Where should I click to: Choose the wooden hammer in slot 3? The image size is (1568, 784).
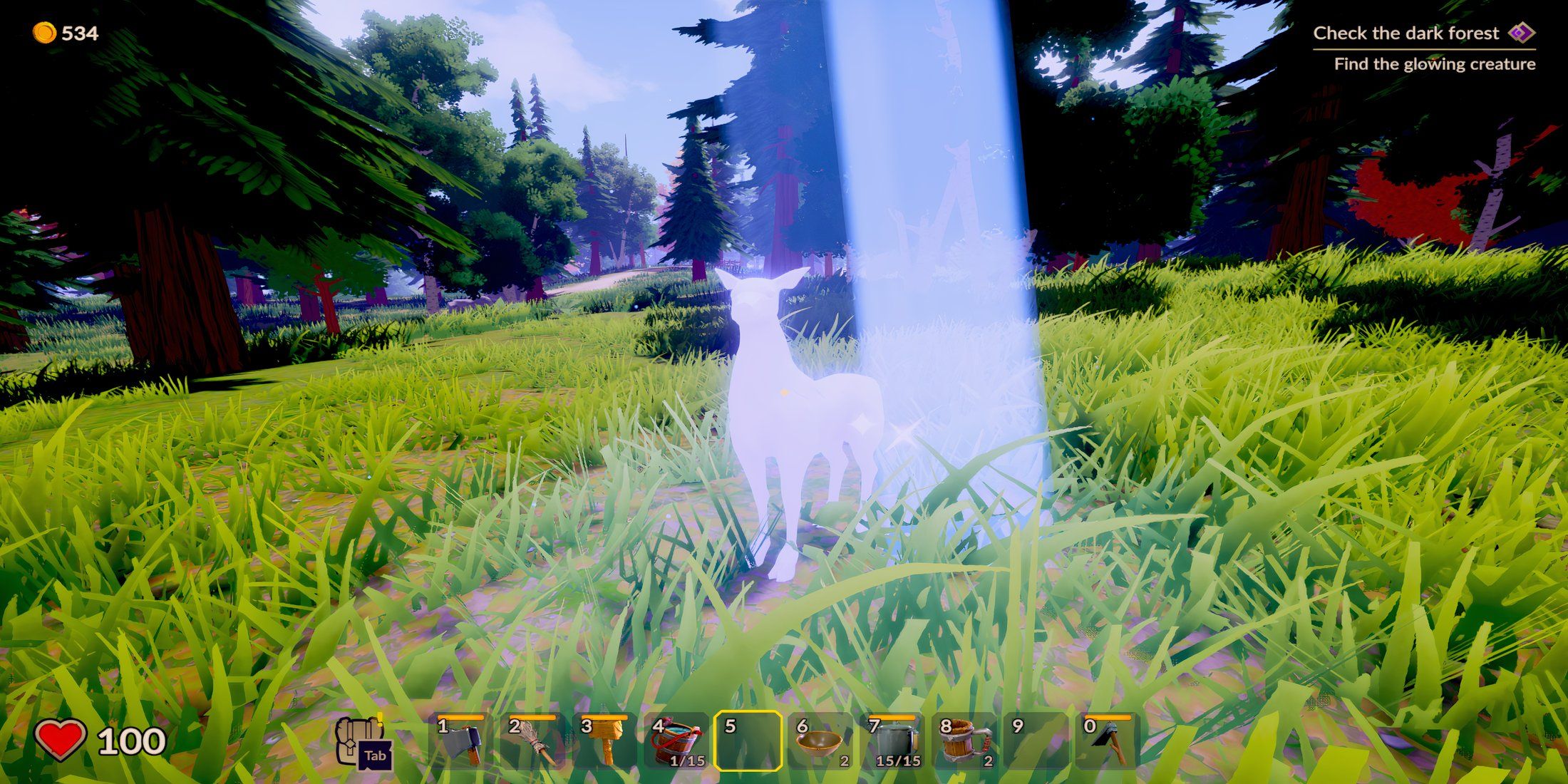pyautogui.click(x=604, y=742)
